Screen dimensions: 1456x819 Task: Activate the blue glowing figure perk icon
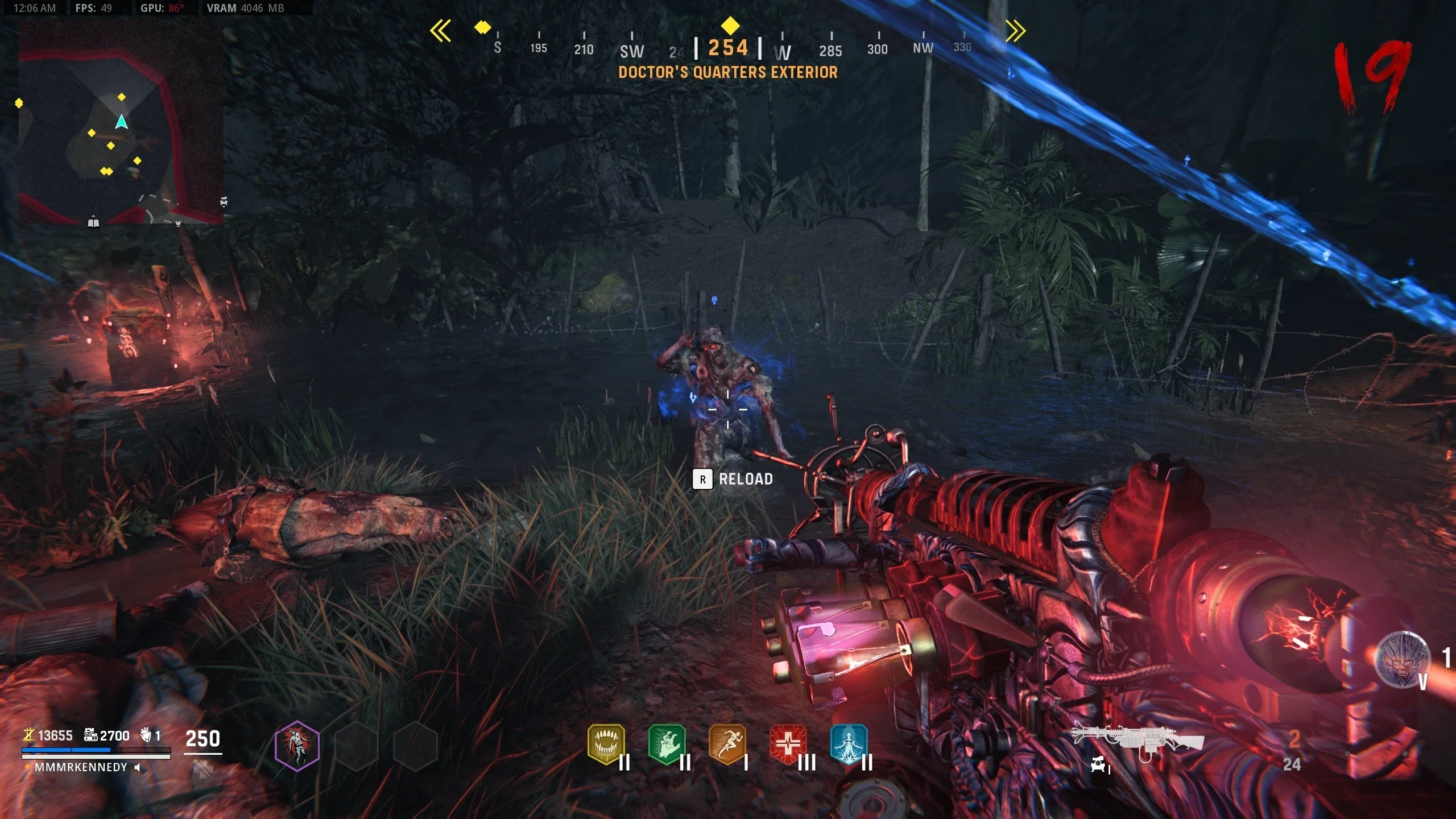pos(849,744)
